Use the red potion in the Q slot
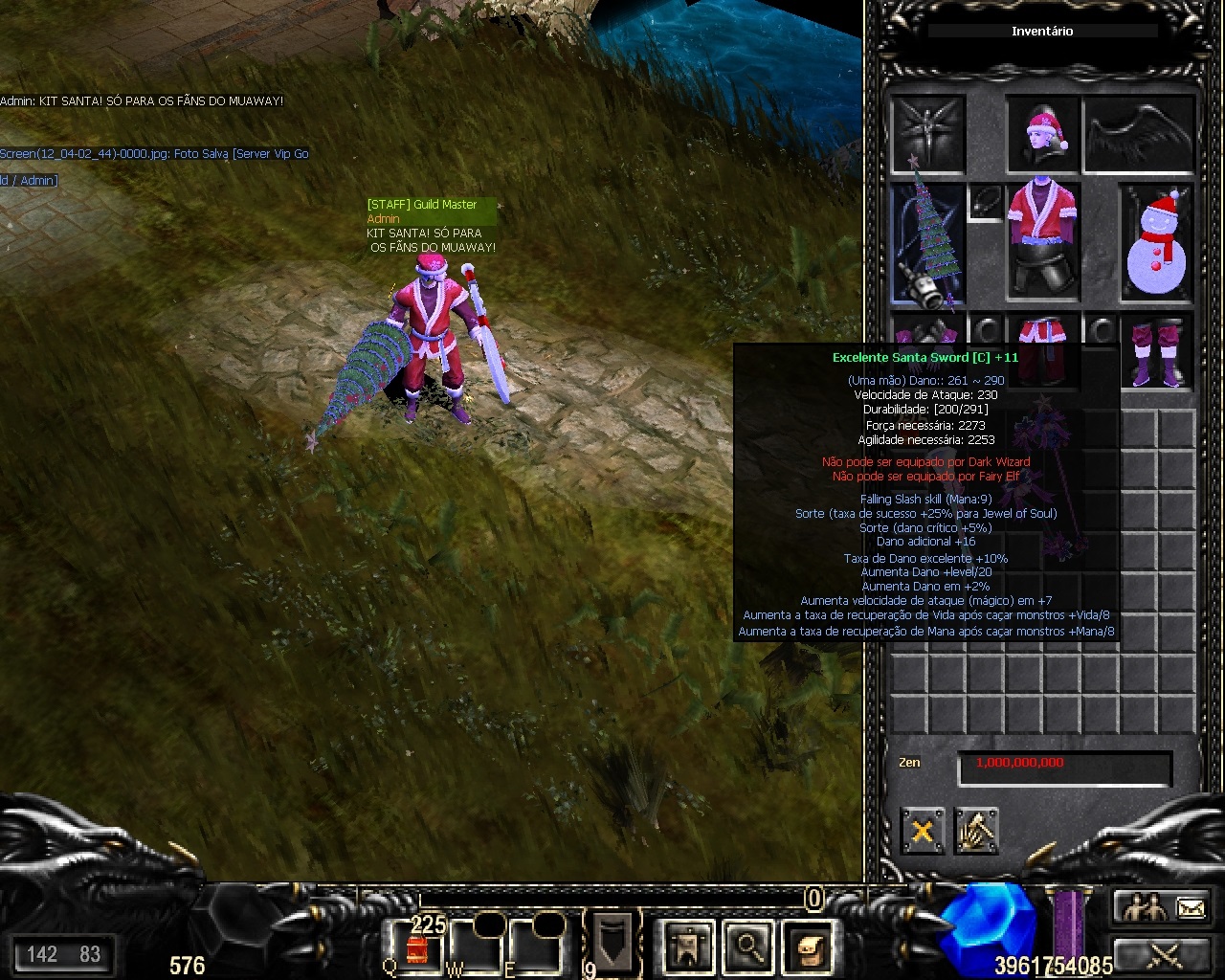1225x980 pixels. [417, 947]
